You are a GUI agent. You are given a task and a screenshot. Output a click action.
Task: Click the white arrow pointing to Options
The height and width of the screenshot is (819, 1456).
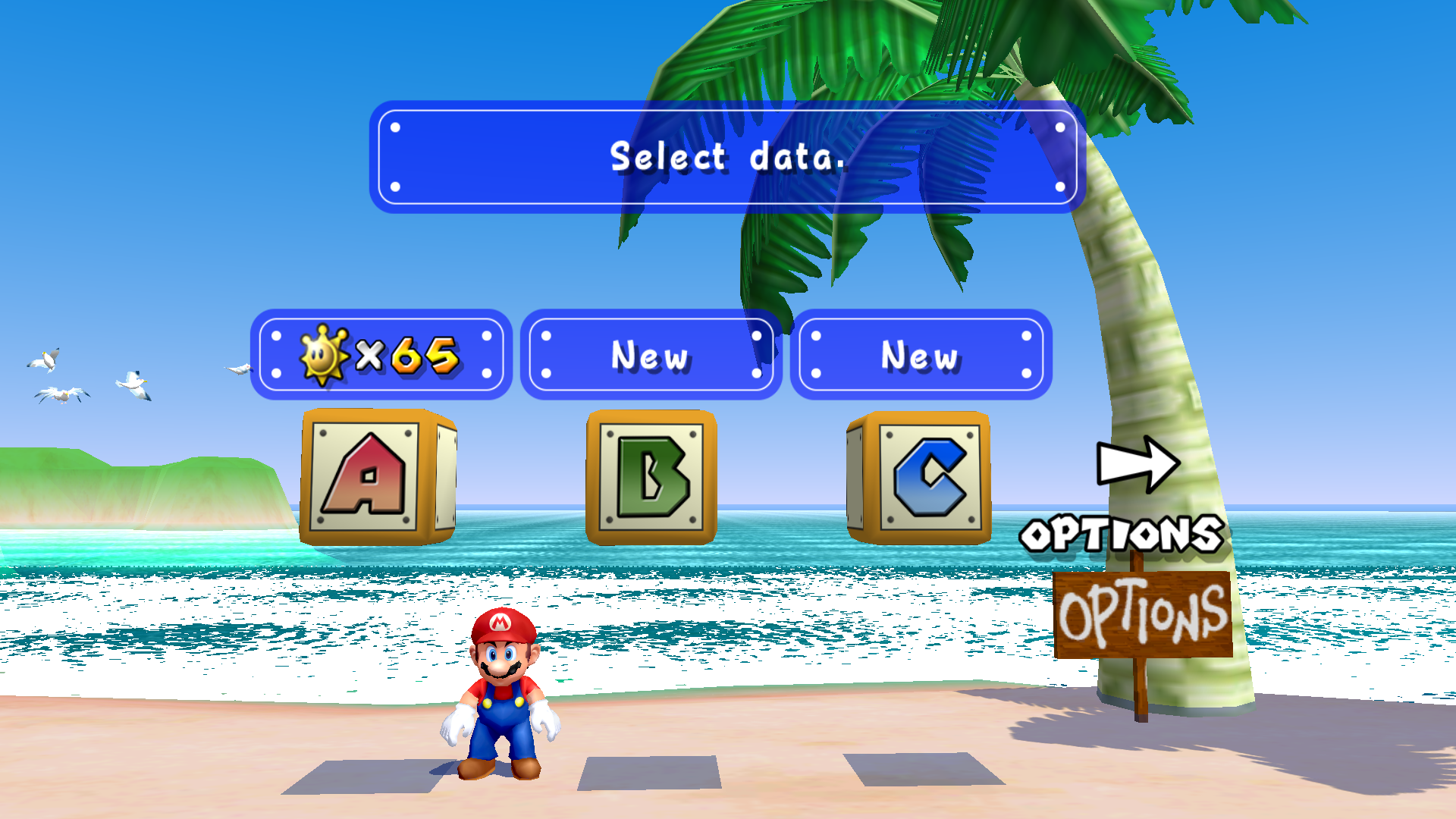1137,463
